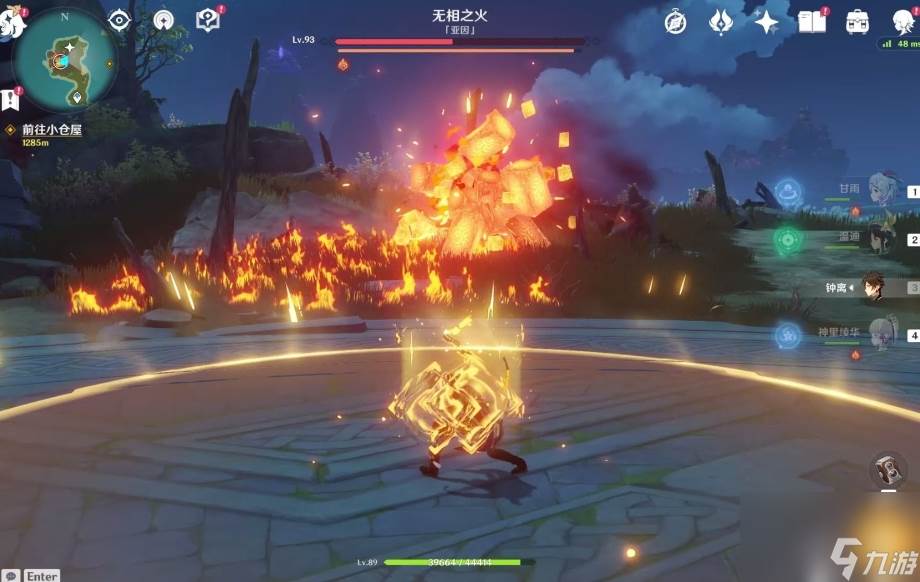Switch to party member 甘雨
The image size is (920, 582).
882,192
